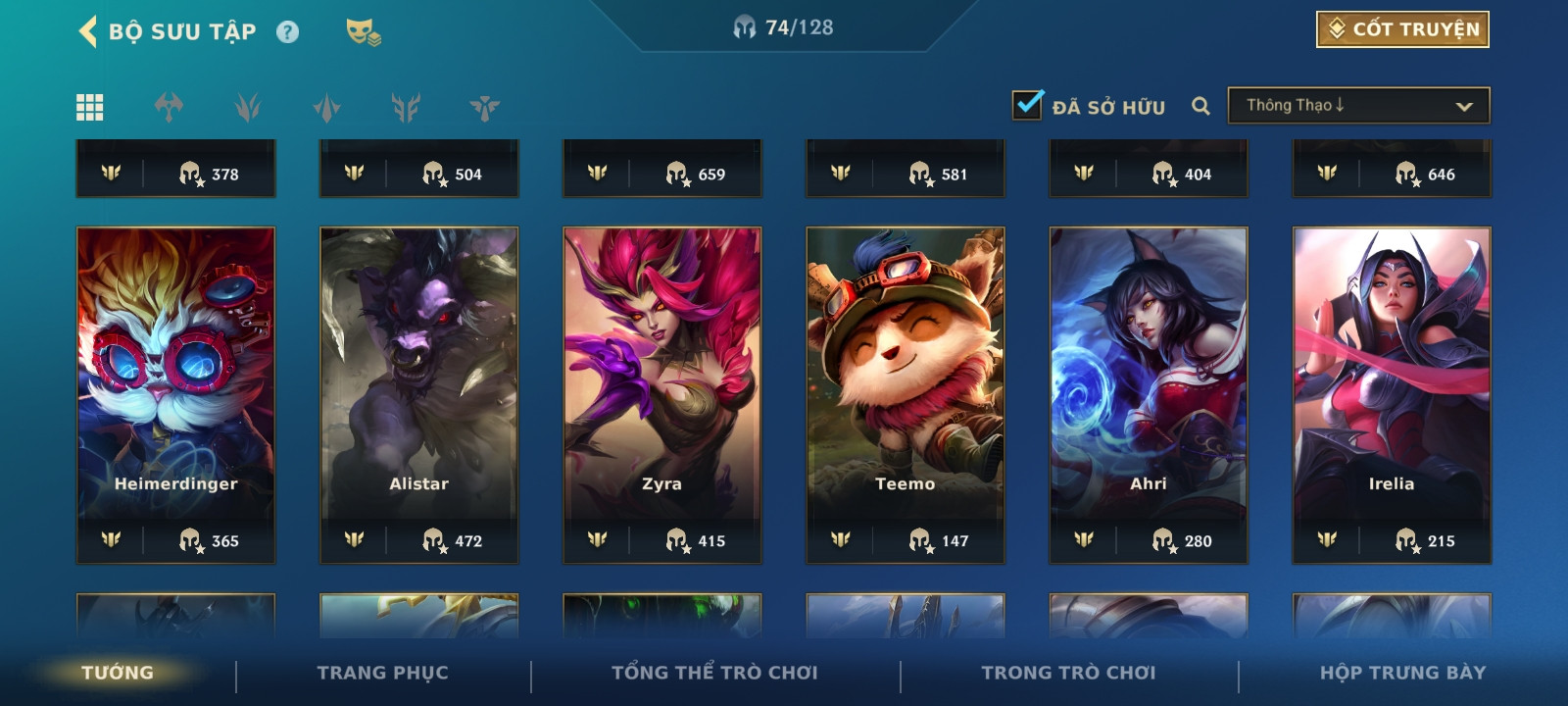
Task: Show the Hộp Trưng Bày tab
Action: 1402,673
